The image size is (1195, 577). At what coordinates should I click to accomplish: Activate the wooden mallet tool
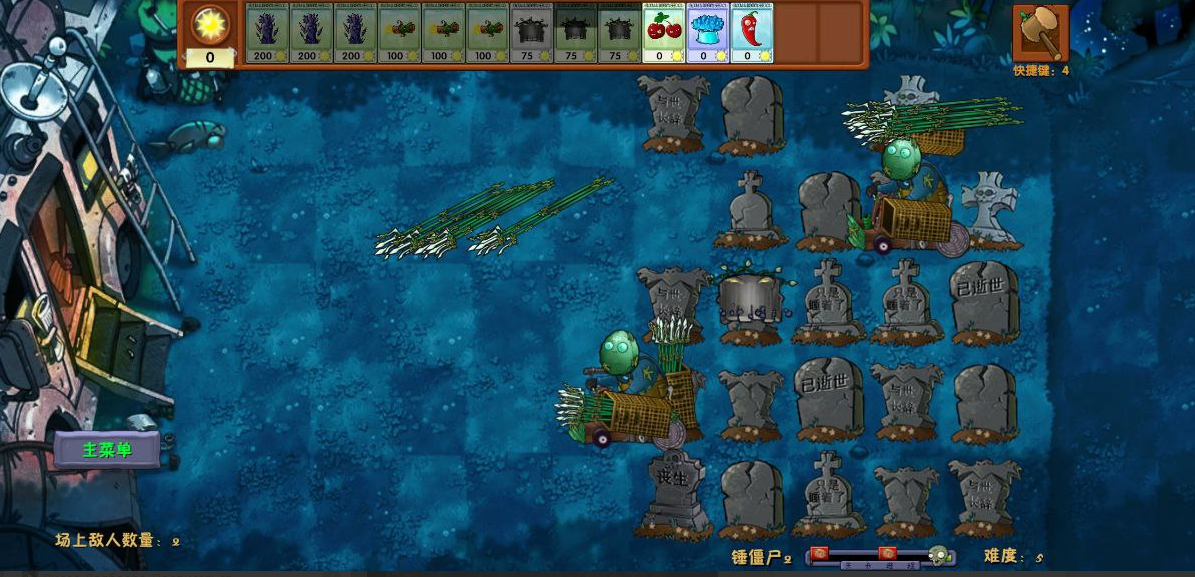coord(1040,32)
